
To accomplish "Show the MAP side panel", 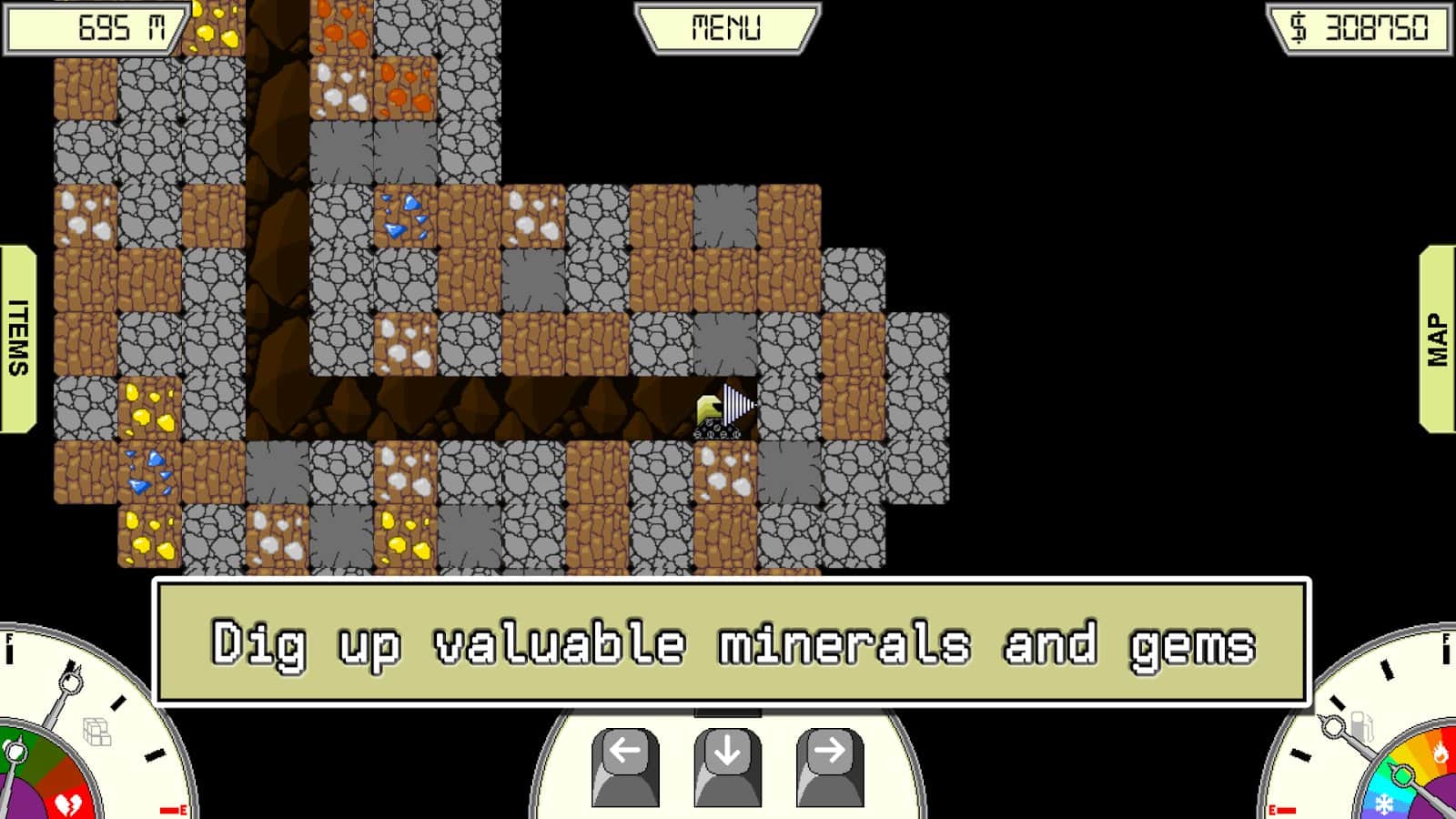I will pyautogui.click(x=1437, y=339).
